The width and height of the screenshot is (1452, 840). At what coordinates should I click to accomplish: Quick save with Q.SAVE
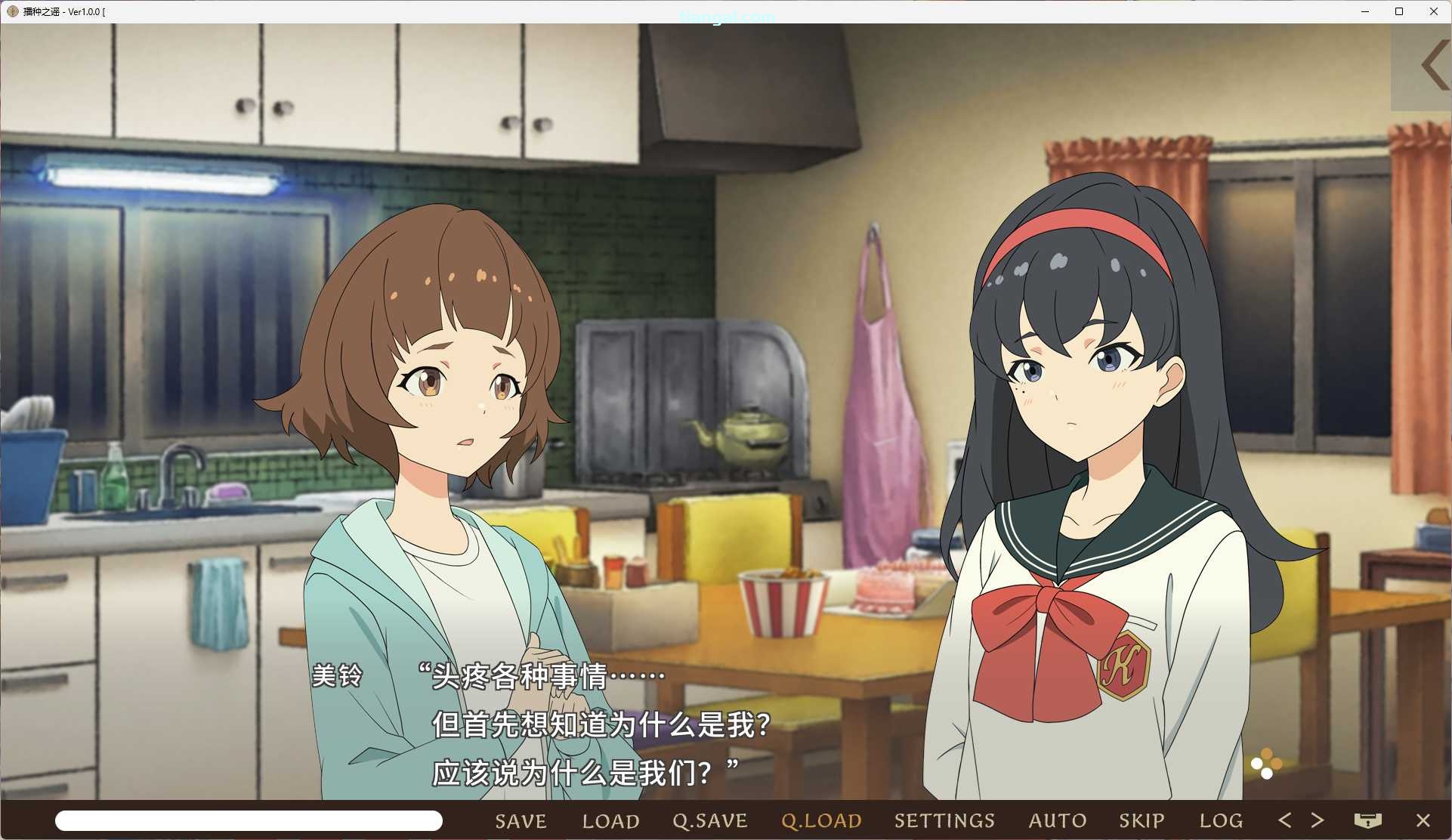coord(710,821)
